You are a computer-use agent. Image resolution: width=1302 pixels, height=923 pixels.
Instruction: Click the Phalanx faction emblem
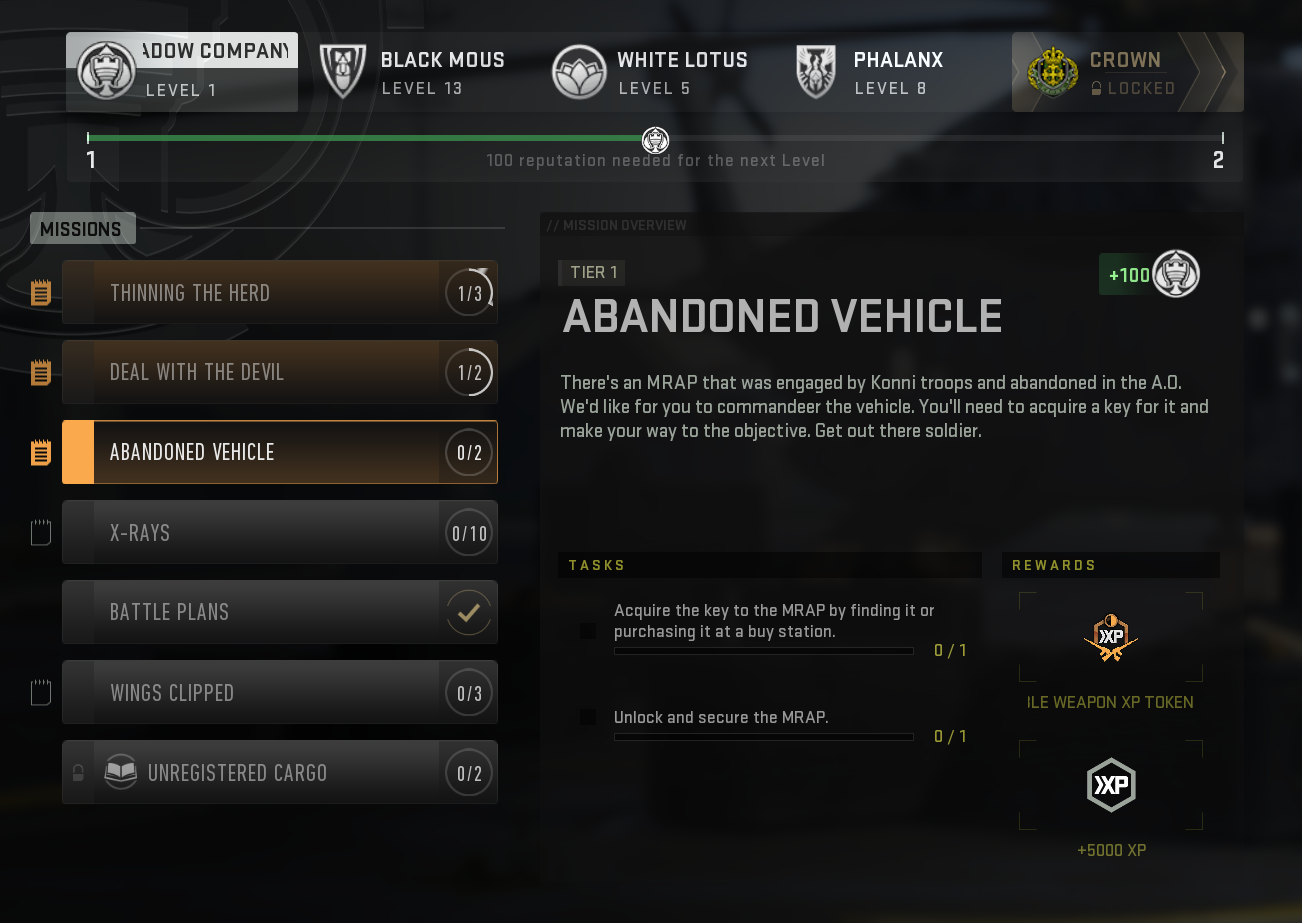point(815,71)
